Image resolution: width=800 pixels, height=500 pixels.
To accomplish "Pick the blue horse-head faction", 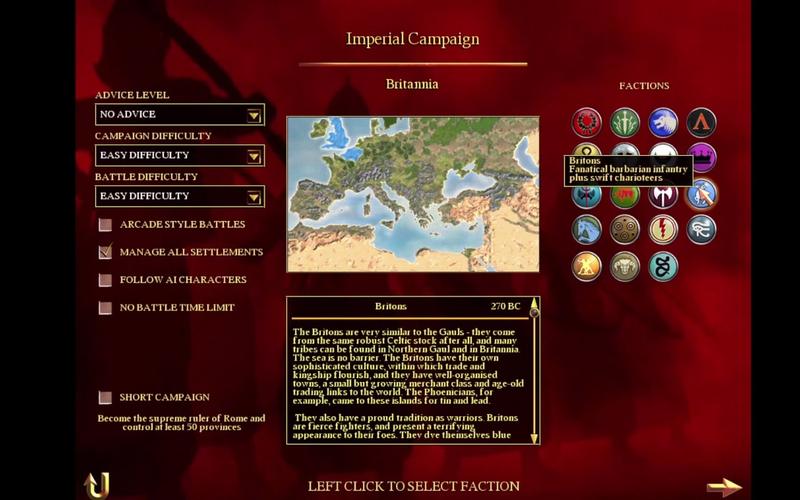I will point(586,230).
